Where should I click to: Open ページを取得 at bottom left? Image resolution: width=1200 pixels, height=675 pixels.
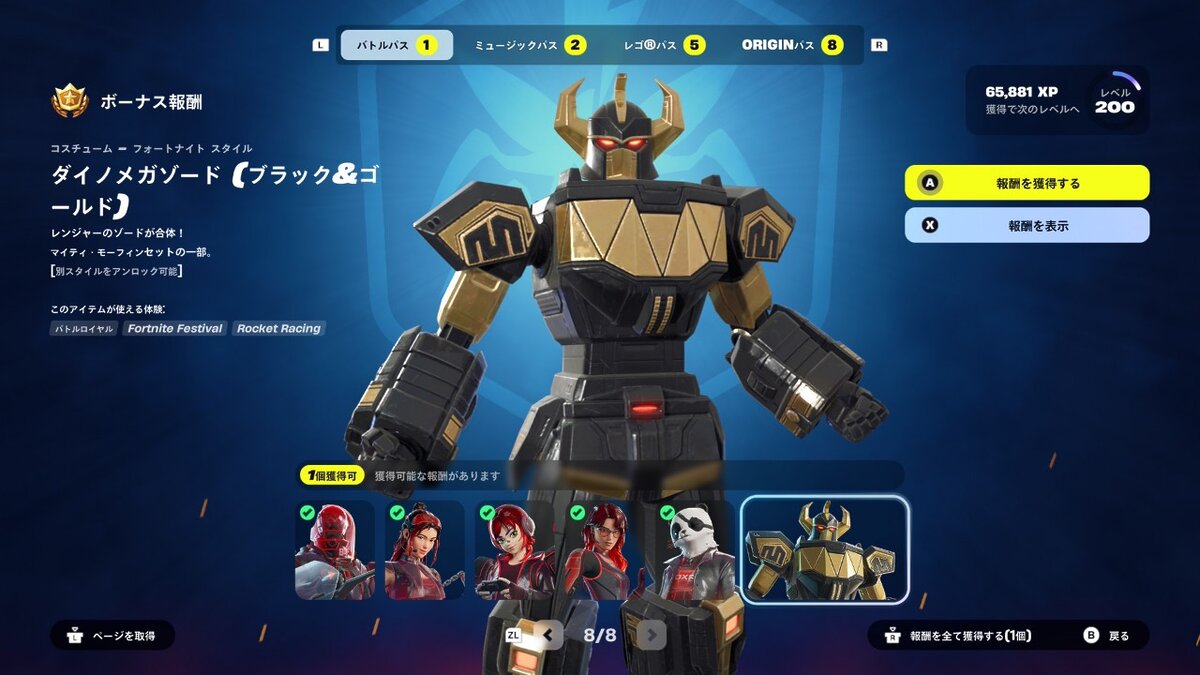tap(113, 635)
